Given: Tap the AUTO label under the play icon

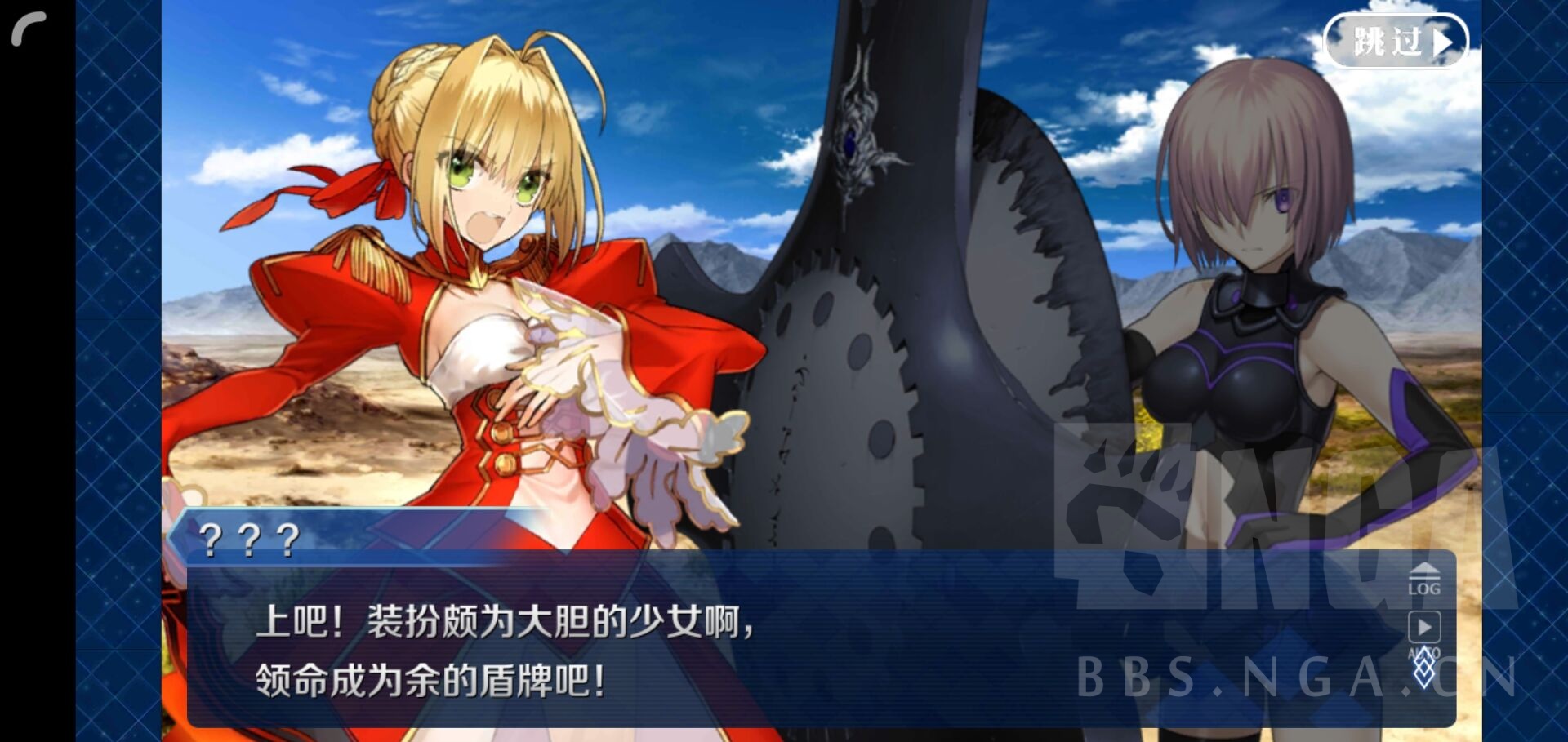Looking at the screenshot, I should (1423, 651).
